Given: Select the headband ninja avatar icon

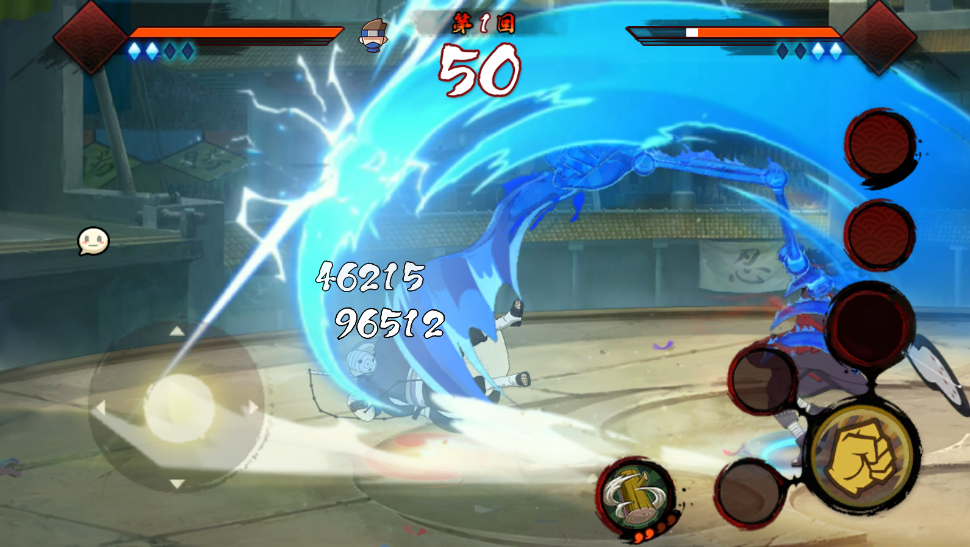Looking at the screenshot, I should (374, 36).
